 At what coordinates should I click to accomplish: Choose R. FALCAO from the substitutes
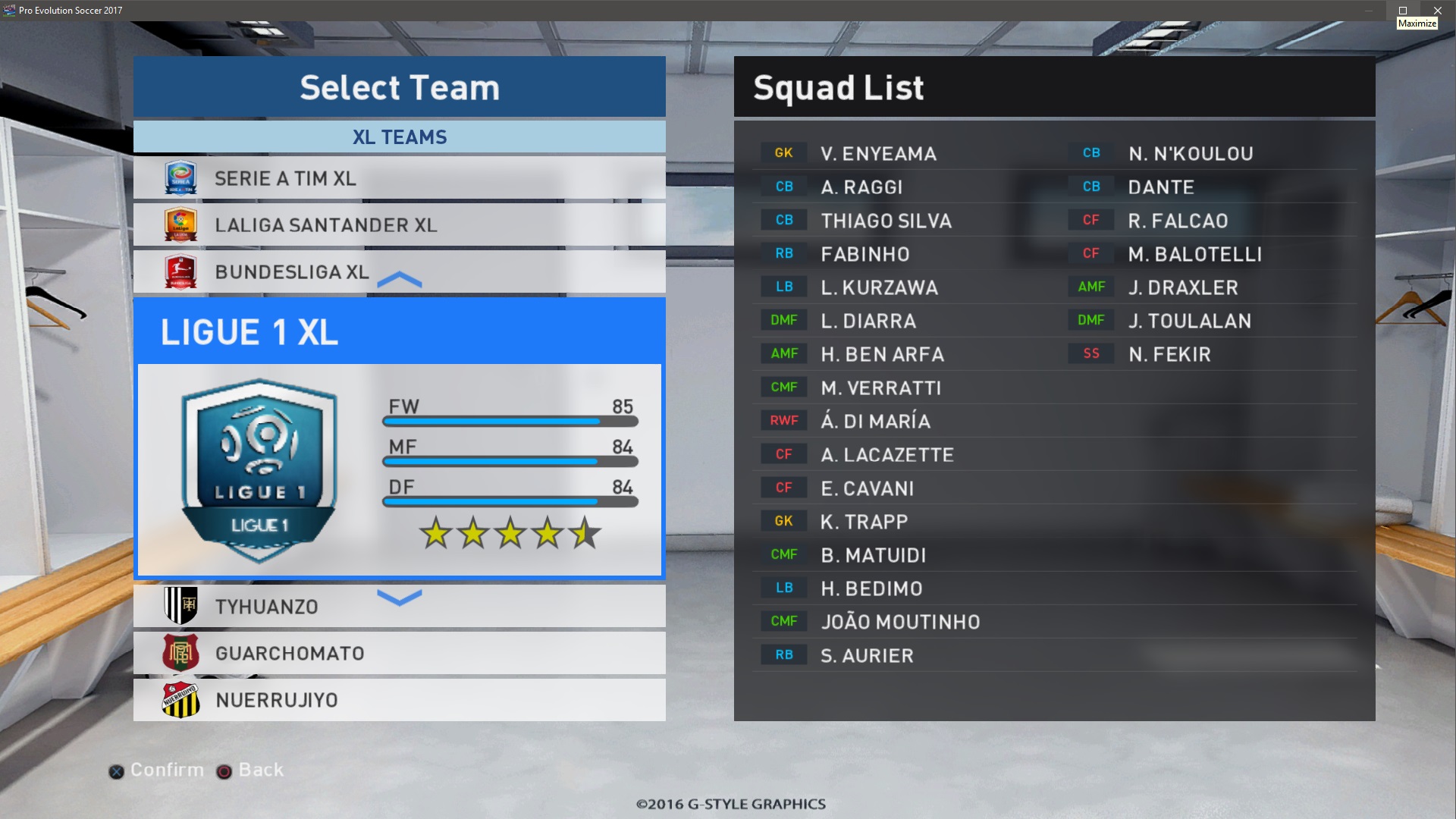(1178, 221)
